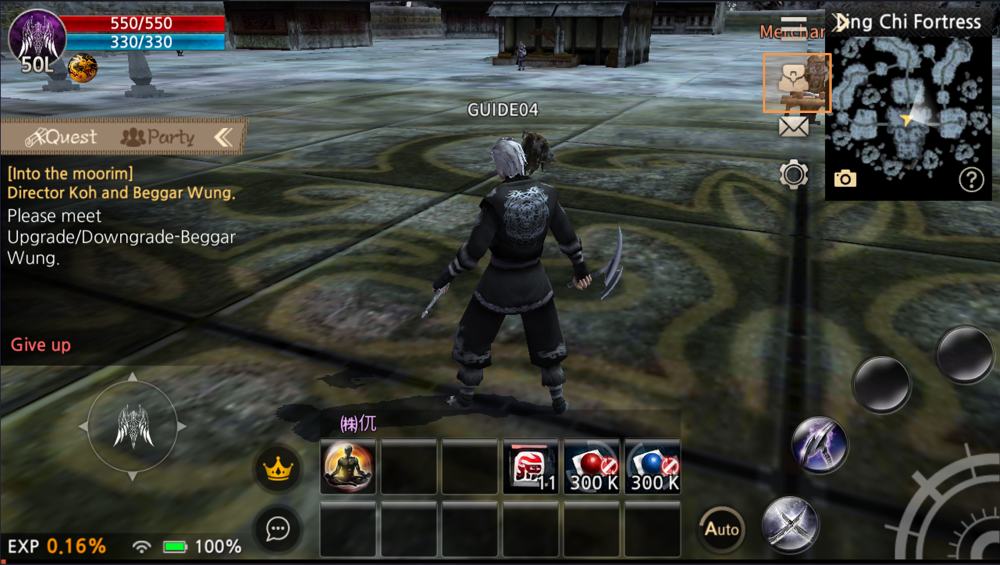This screenshot has width=1000, height=565.
Task: Open the chat speech bubble
Action: pos(278,529)
